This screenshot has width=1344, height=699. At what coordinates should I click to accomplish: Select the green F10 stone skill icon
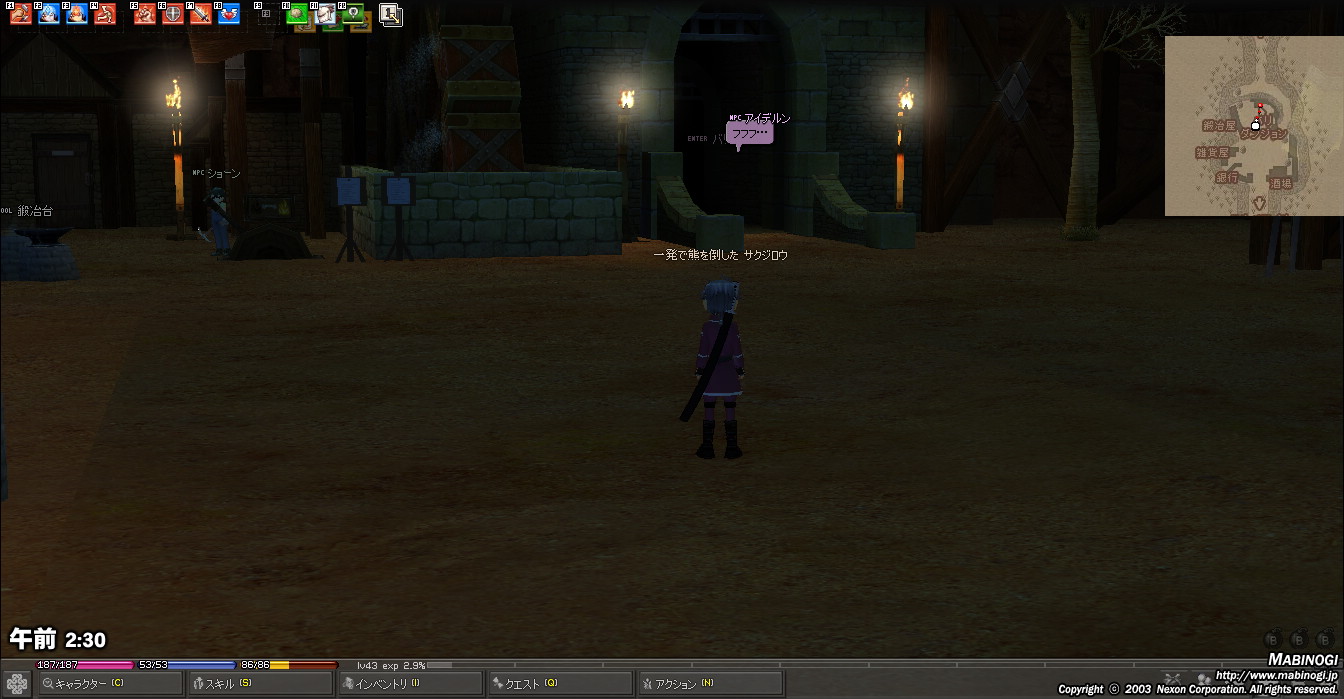pos(297,14)
